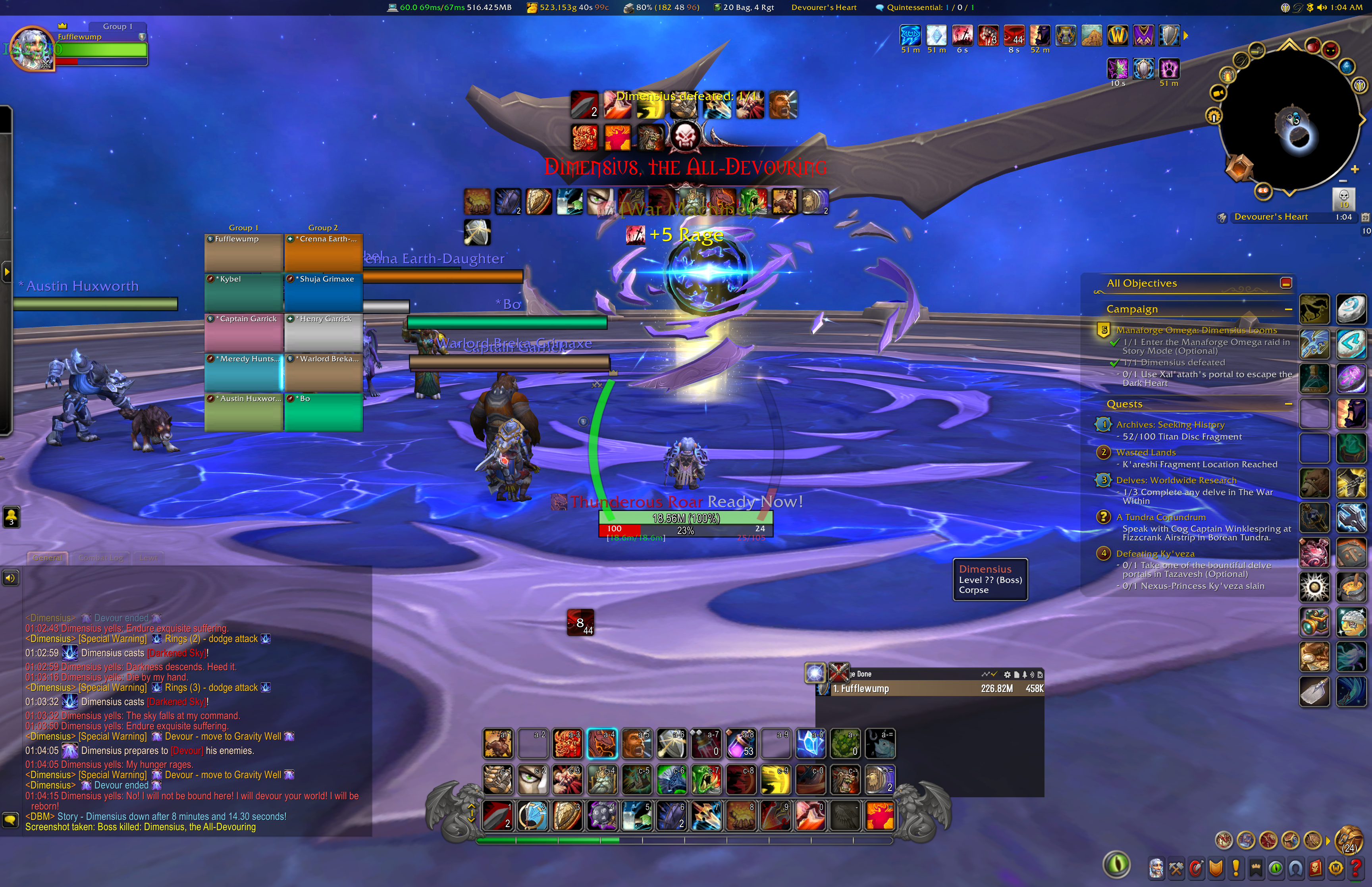Image resolution: width=1372 pixels, height=887 pixels.
Task: Switch to the Combat Log chat tab
Action: [x=101, y=557]
